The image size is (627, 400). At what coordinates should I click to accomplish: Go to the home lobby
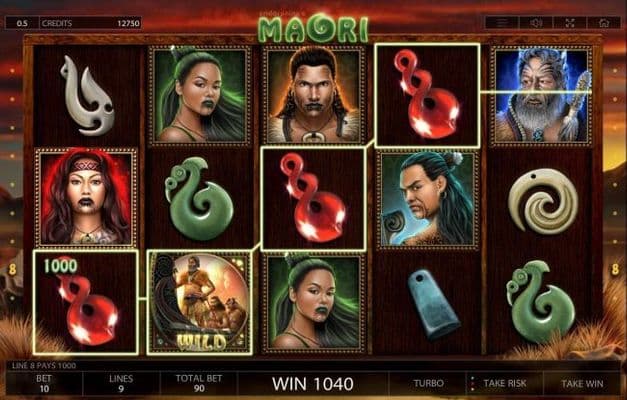pyautogui.click(x=603, y=22)
